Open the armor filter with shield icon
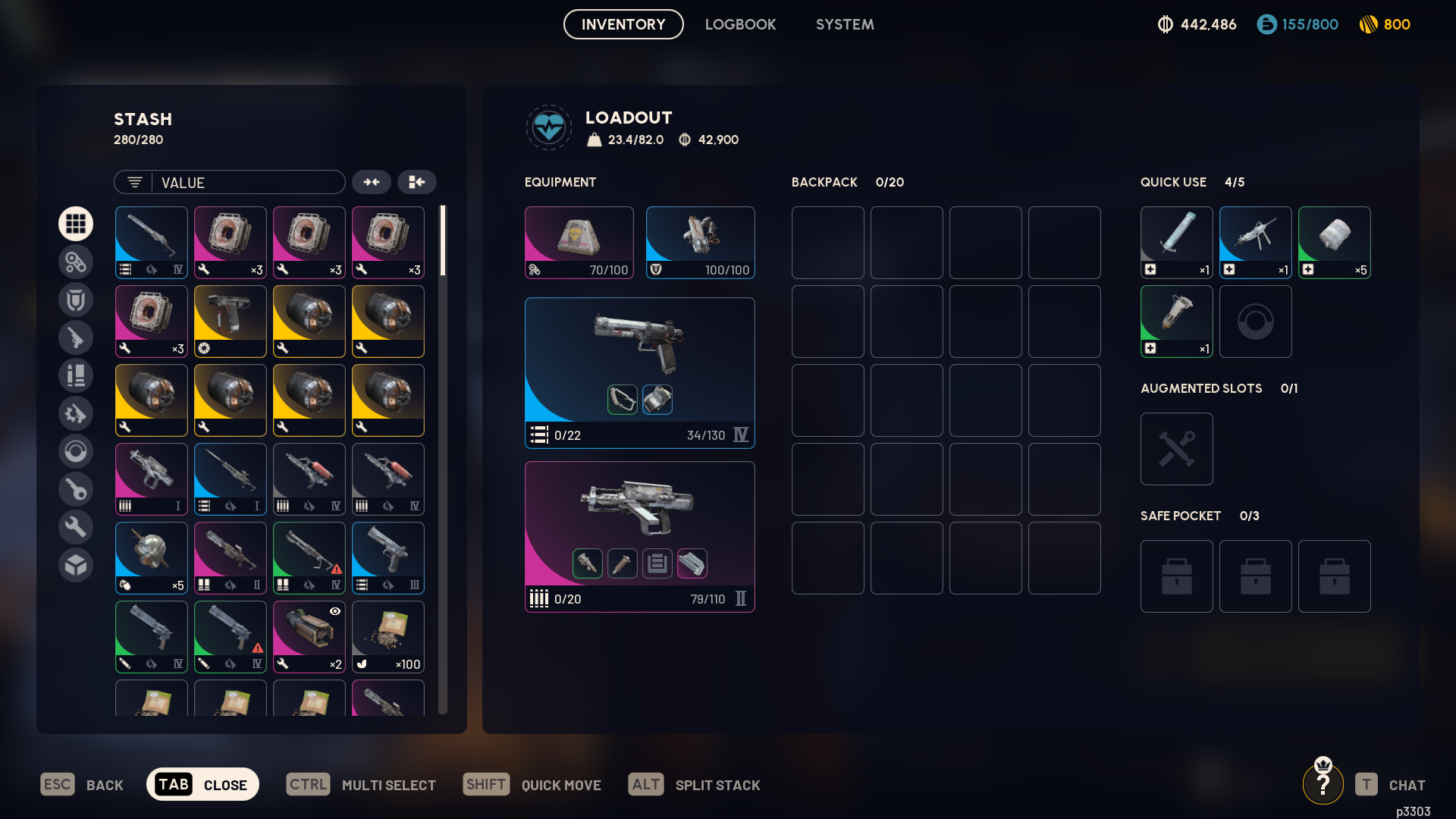1456x819 pixels. point(76,300)
